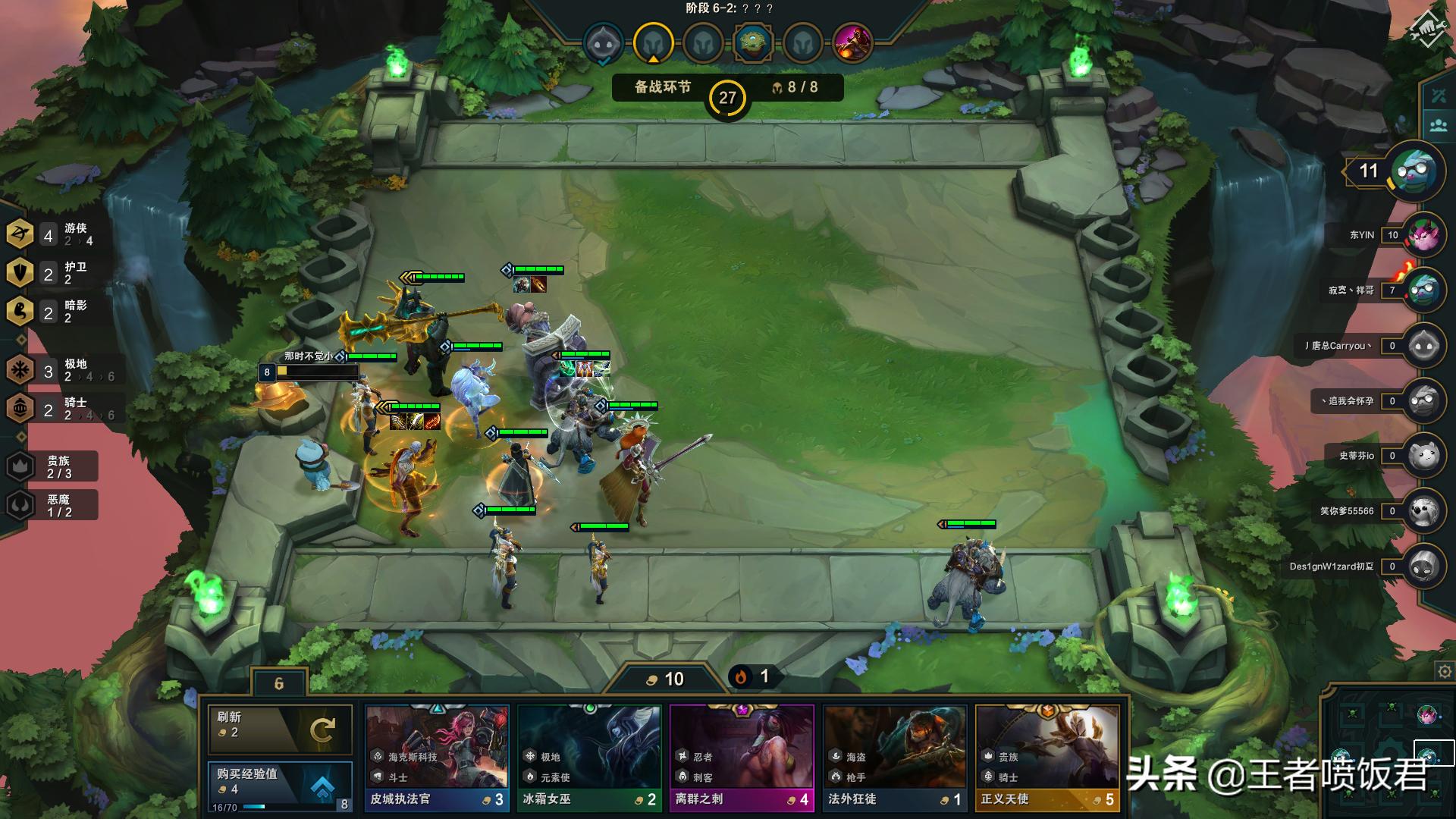Inspect the 护卫 trait entry
1456x819 pixels.
point(52,273)
